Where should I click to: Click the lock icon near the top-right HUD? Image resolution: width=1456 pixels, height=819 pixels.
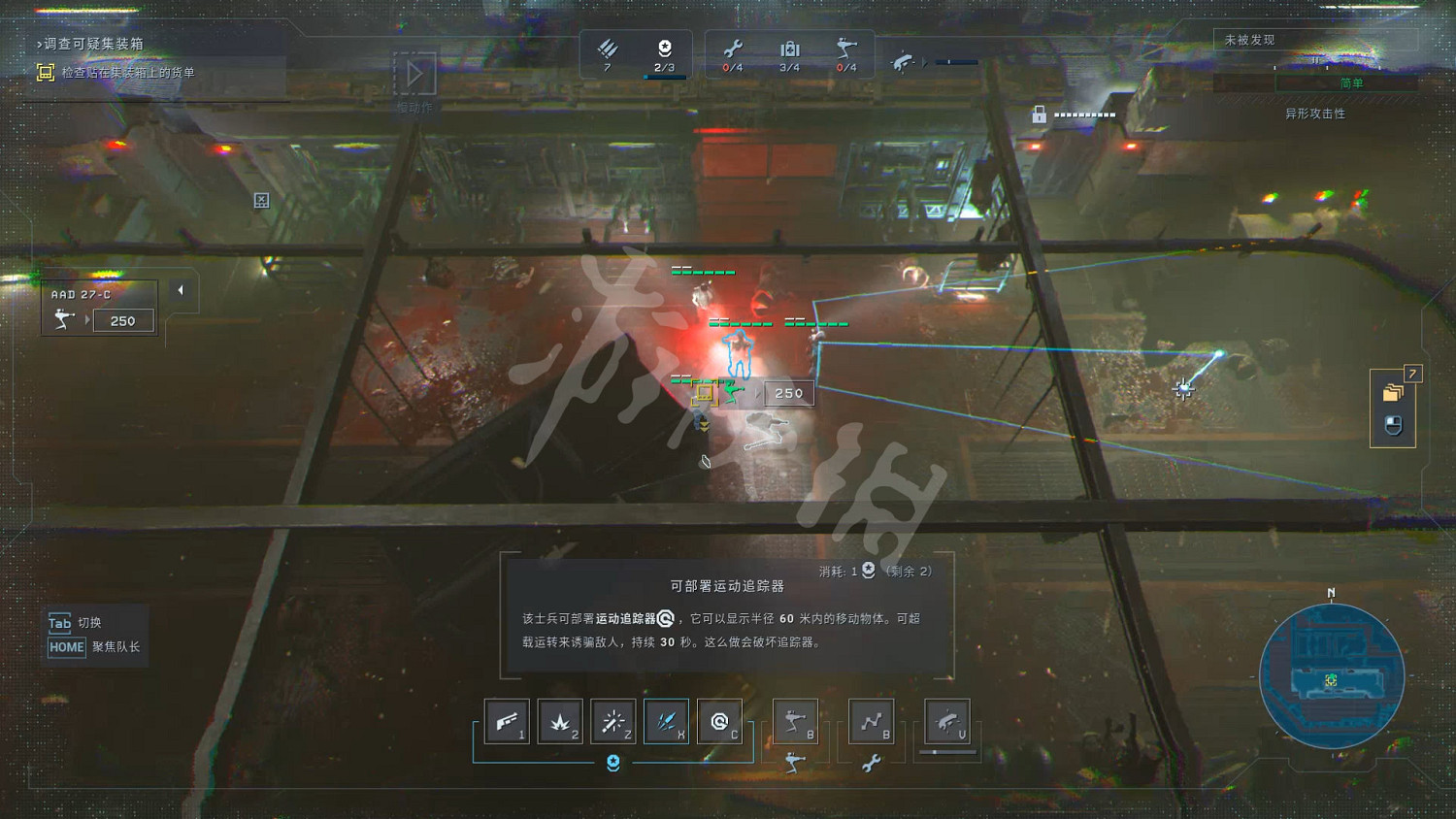pos(1040,115)
